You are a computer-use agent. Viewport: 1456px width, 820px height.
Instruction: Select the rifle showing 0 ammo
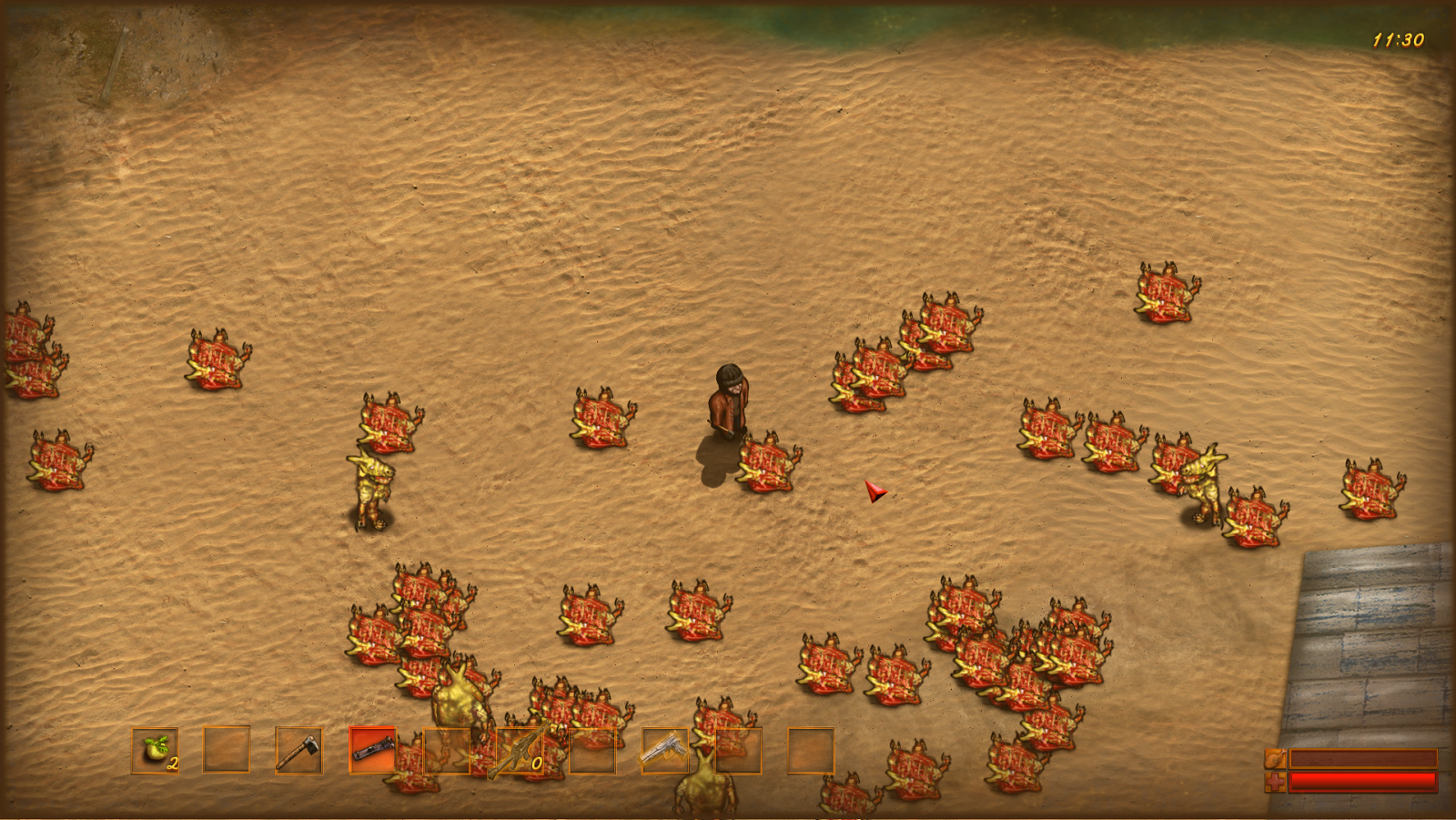519,754
